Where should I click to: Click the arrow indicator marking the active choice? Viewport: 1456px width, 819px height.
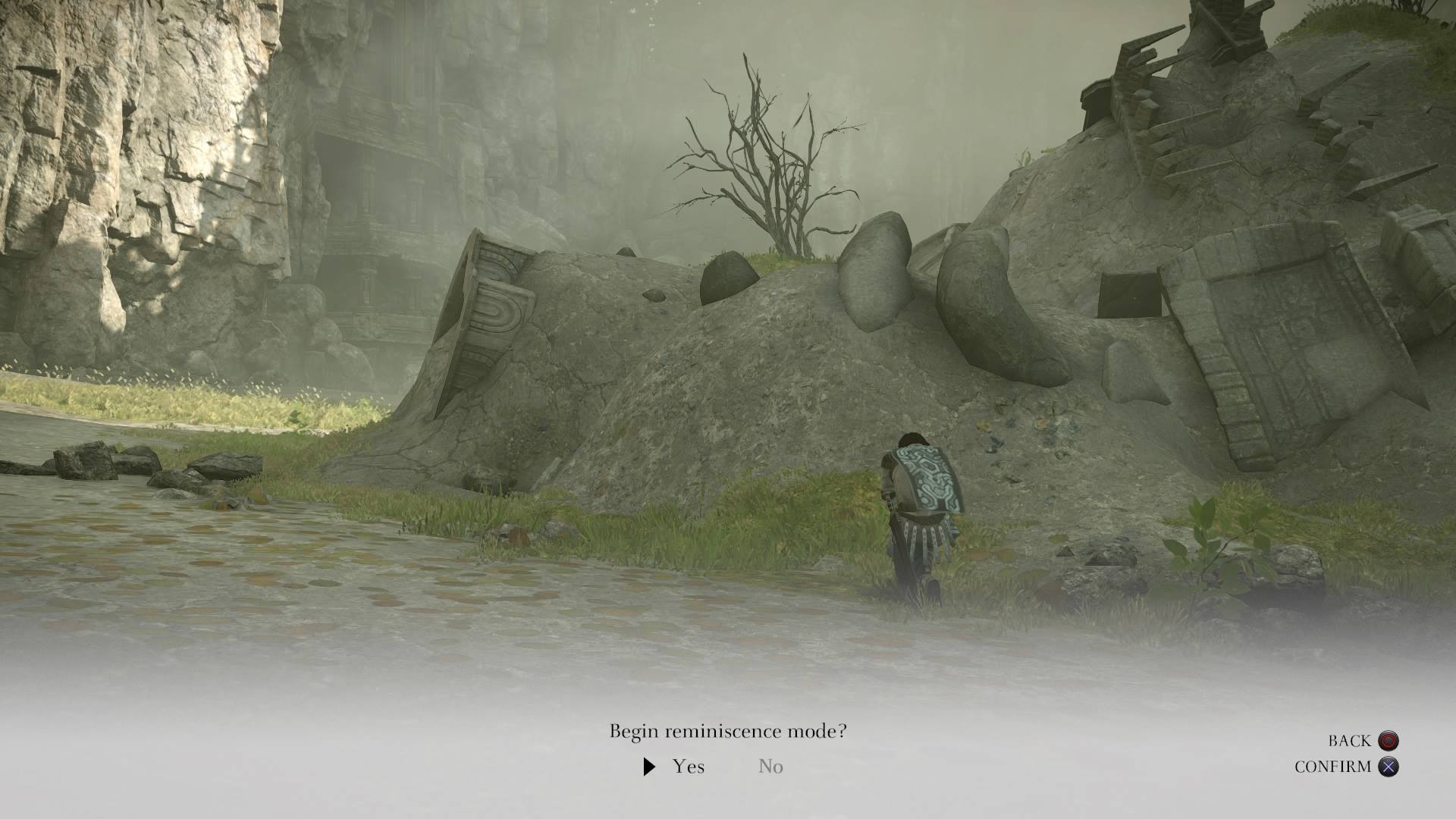tap(648, 767)
